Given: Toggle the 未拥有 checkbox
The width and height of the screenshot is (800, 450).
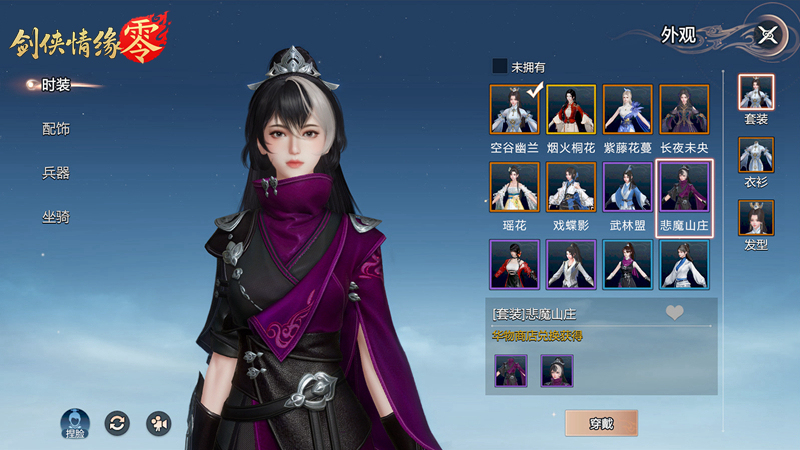Looking at the screenshot, I should click(x=500, y=67).
